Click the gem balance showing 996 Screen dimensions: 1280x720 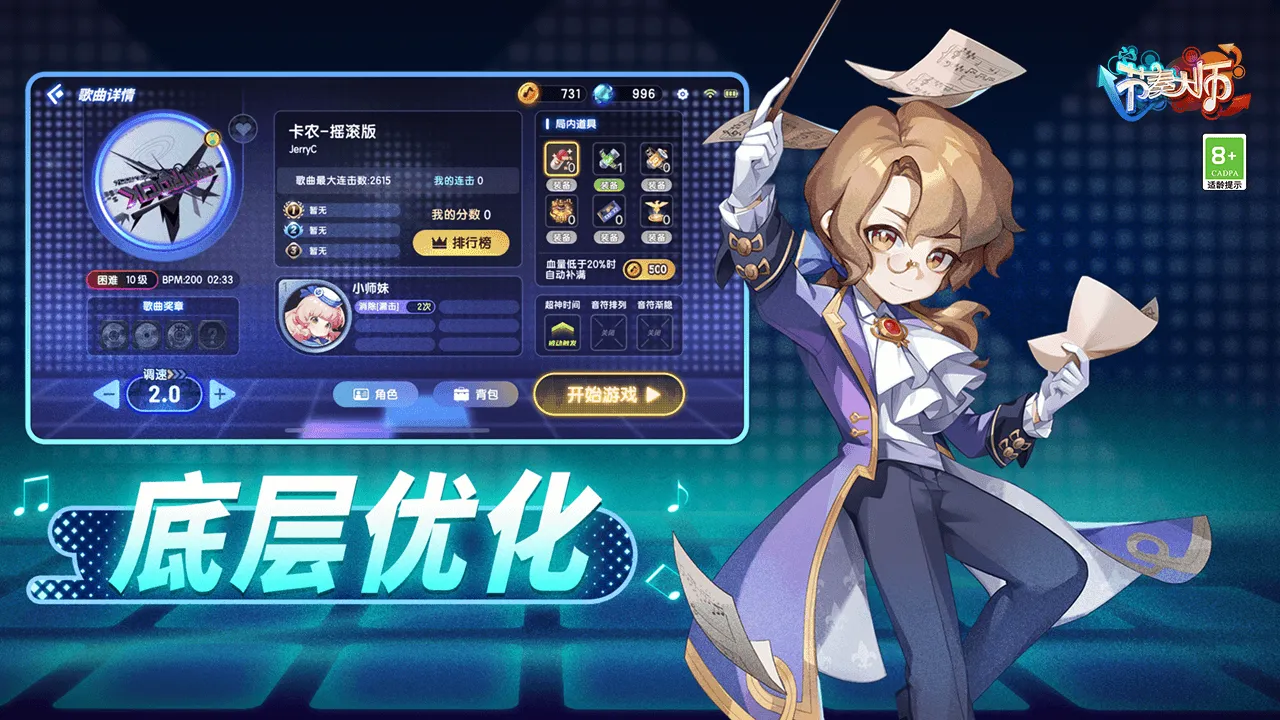point(625,93)
